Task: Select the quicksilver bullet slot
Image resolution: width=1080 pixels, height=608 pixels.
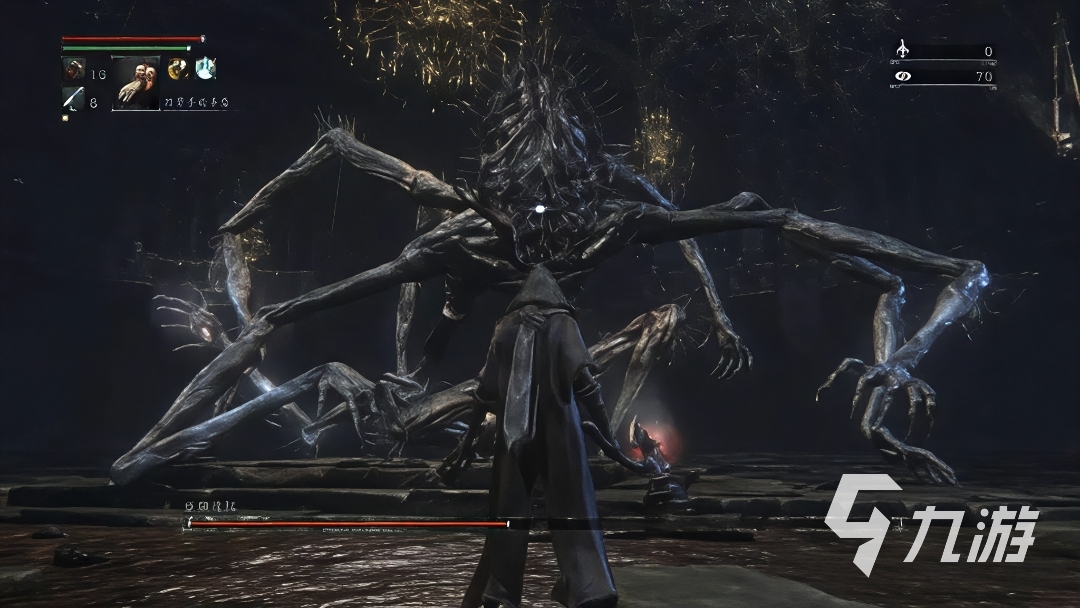Action: point(73,98)
